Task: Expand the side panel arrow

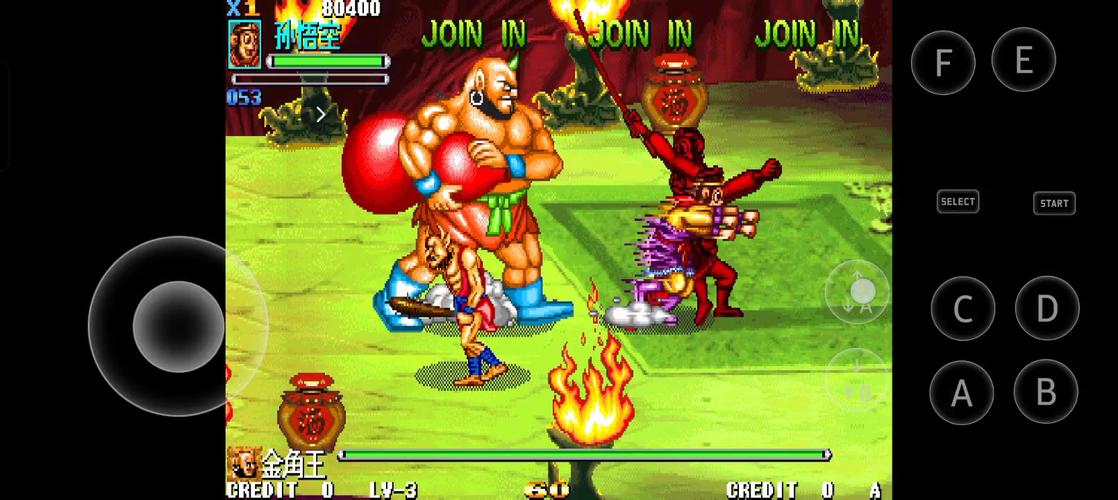Action: [321, 114]
